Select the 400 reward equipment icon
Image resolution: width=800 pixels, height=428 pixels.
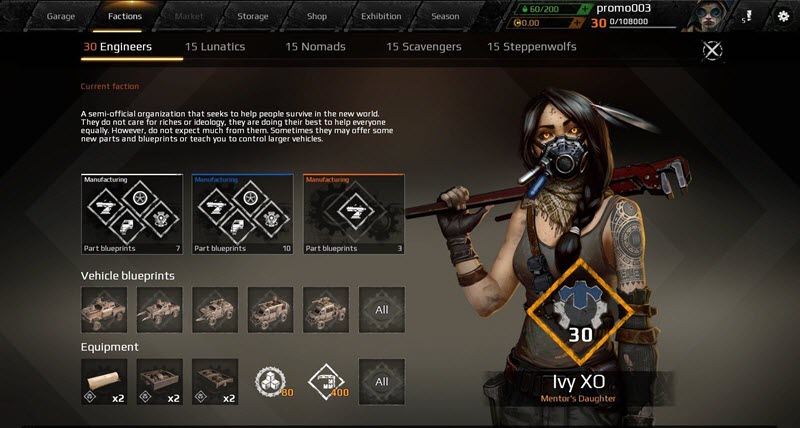(326, 381)
